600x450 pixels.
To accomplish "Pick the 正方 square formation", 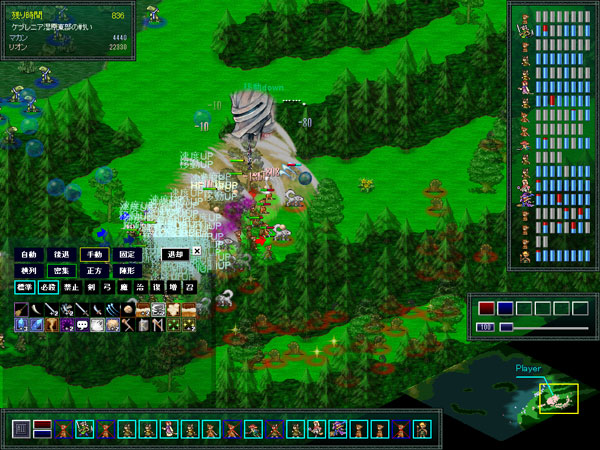I will point(94,271).
